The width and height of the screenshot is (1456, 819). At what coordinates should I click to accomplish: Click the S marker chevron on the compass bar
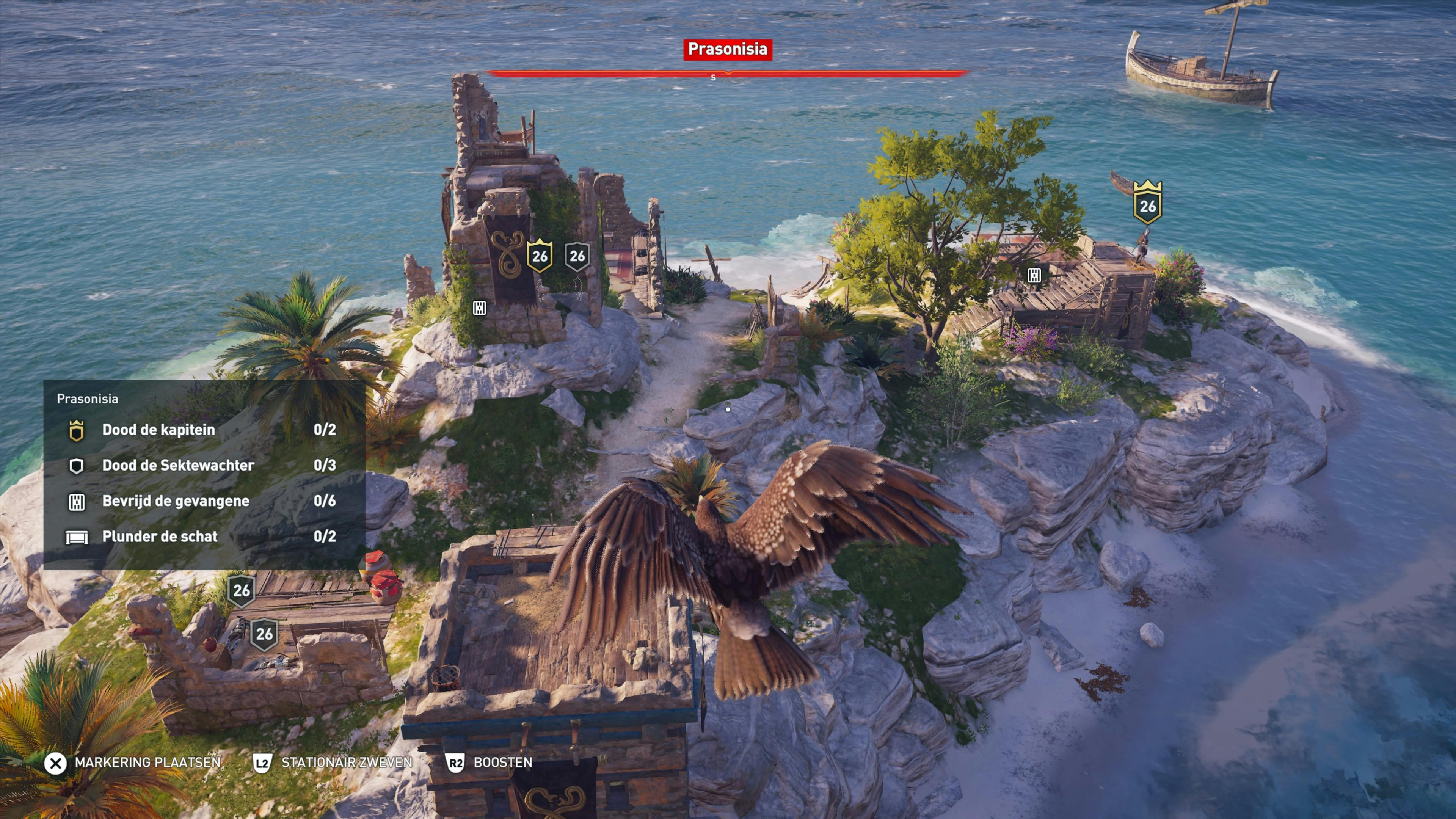point(728,76)
